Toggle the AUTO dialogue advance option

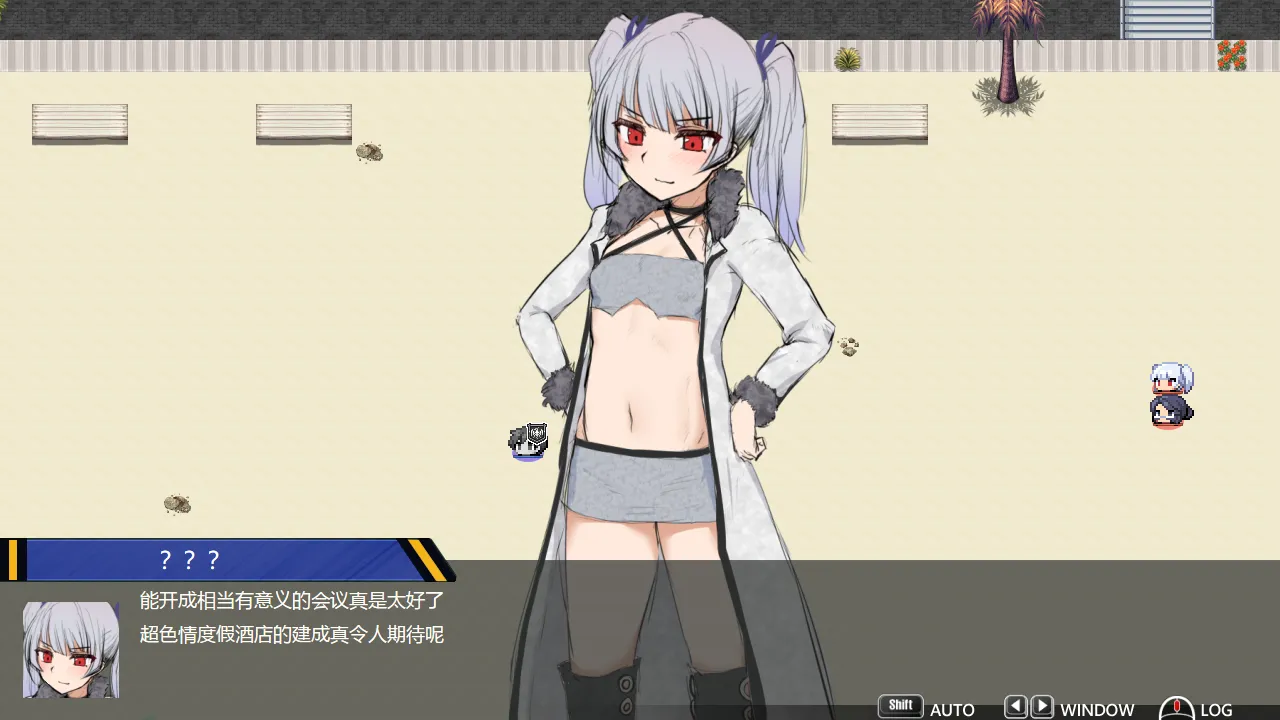click(950, 709)
